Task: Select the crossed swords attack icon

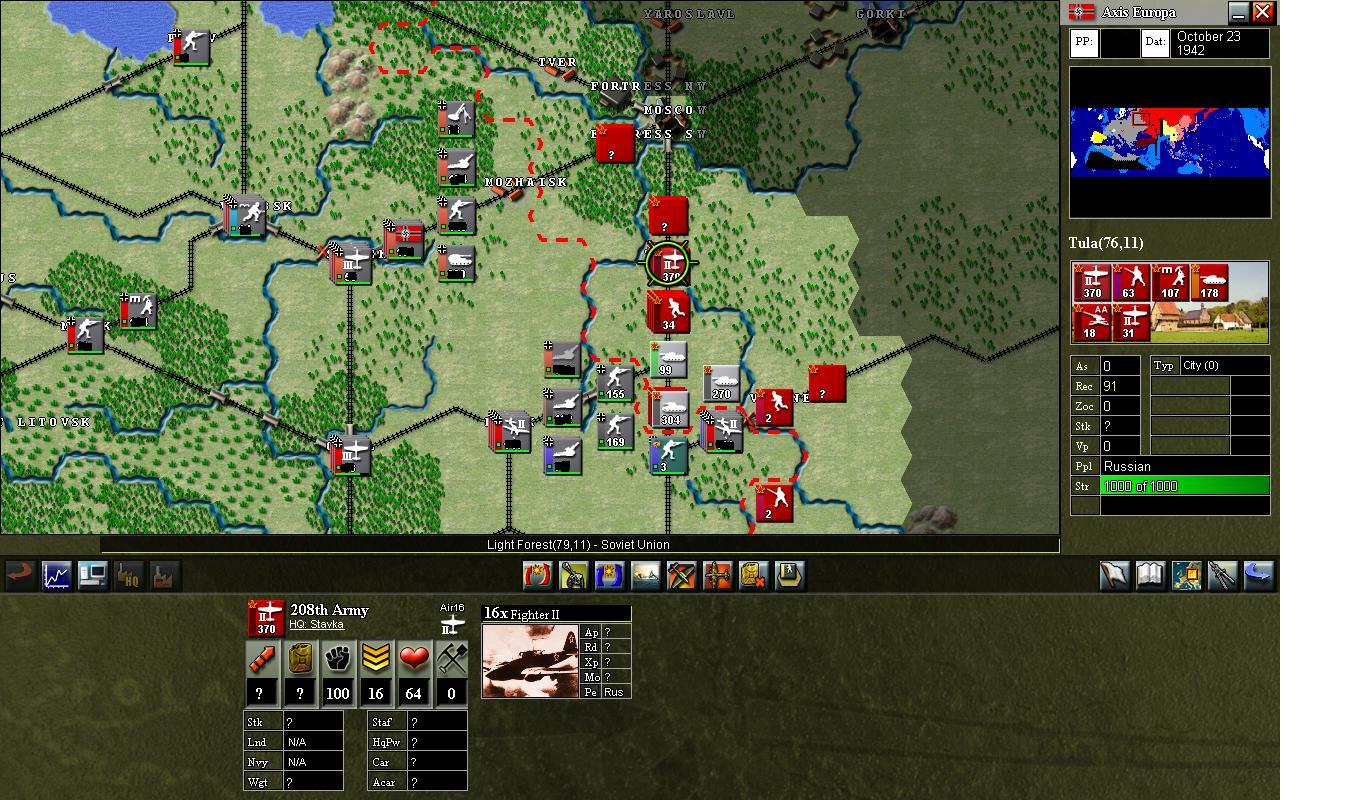Action: pyautogui.click(x=682, y=575)
